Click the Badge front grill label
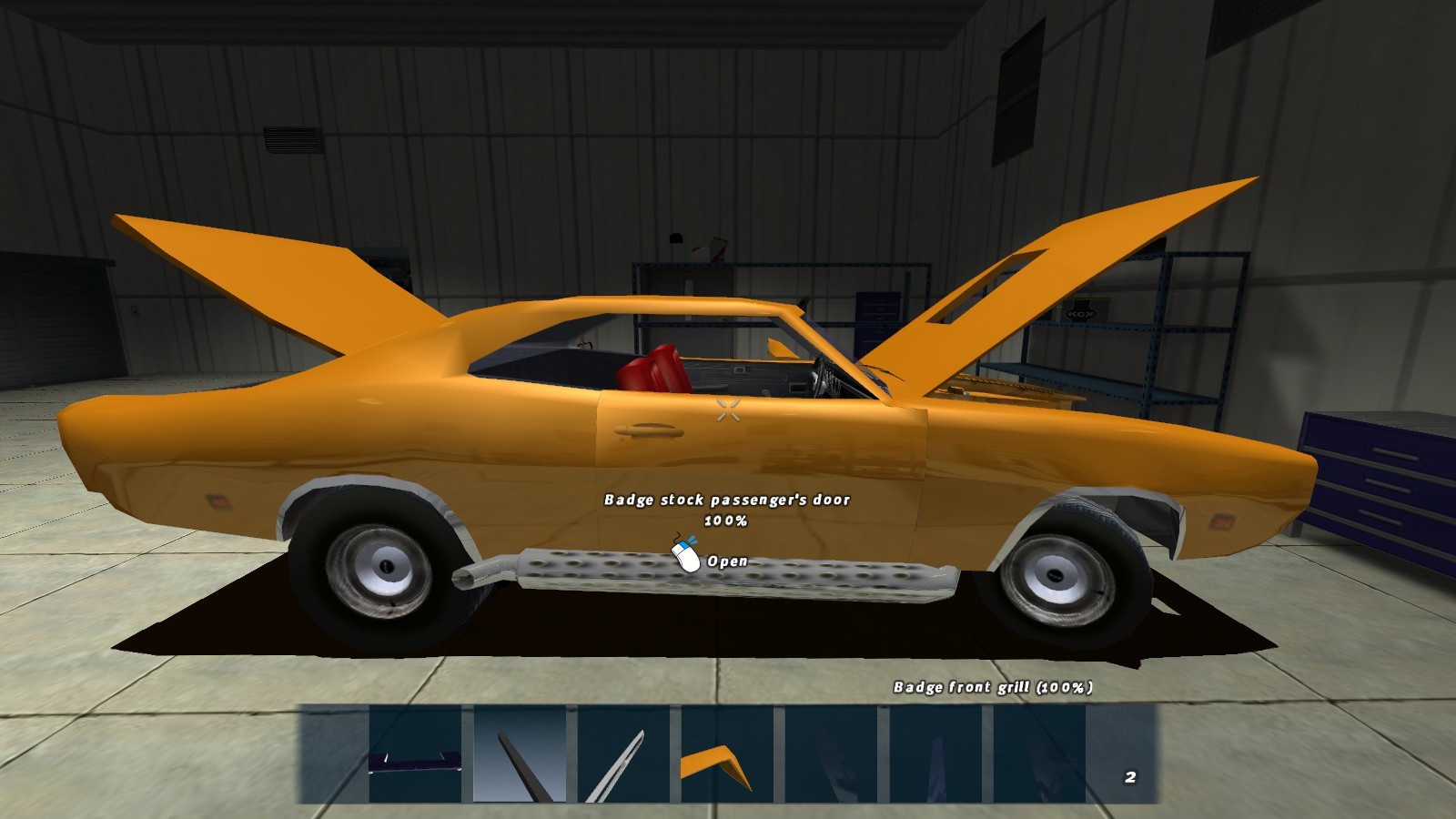This screenshot has height=819, width=1456. [996, 689]
